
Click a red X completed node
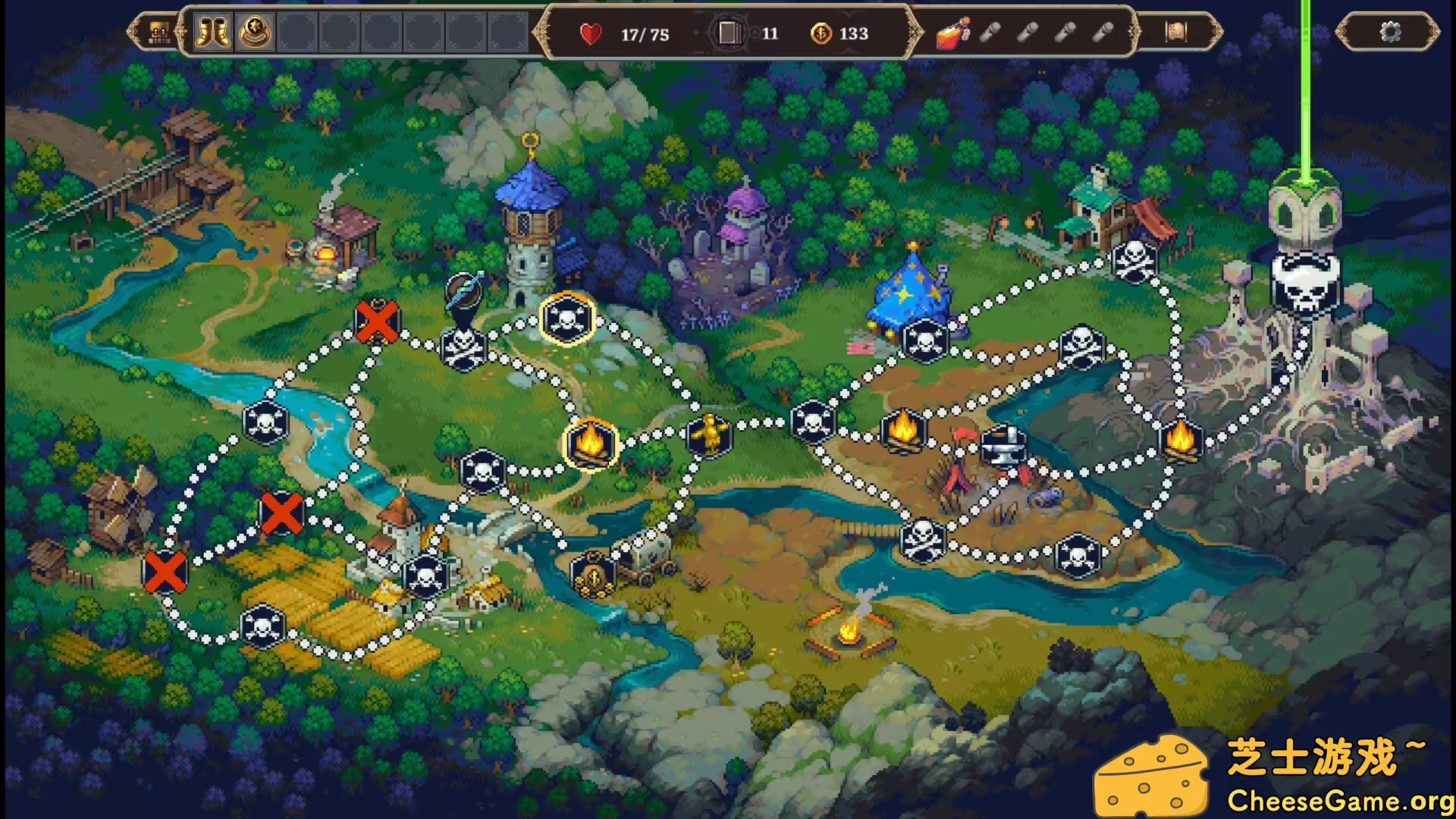tap(377, 322)
